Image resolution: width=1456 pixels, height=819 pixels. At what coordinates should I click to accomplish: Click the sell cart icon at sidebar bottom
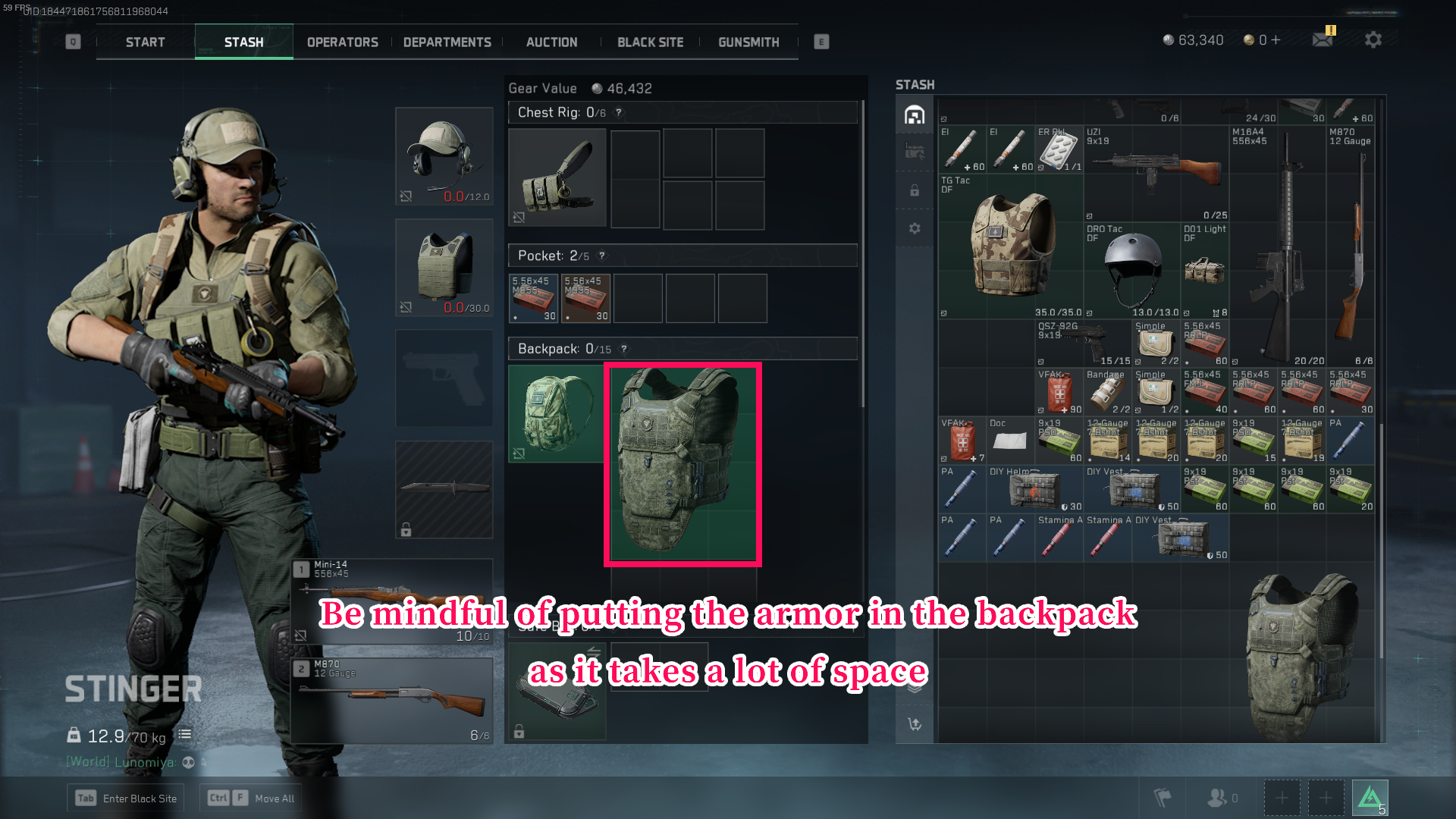pos(913,725)
